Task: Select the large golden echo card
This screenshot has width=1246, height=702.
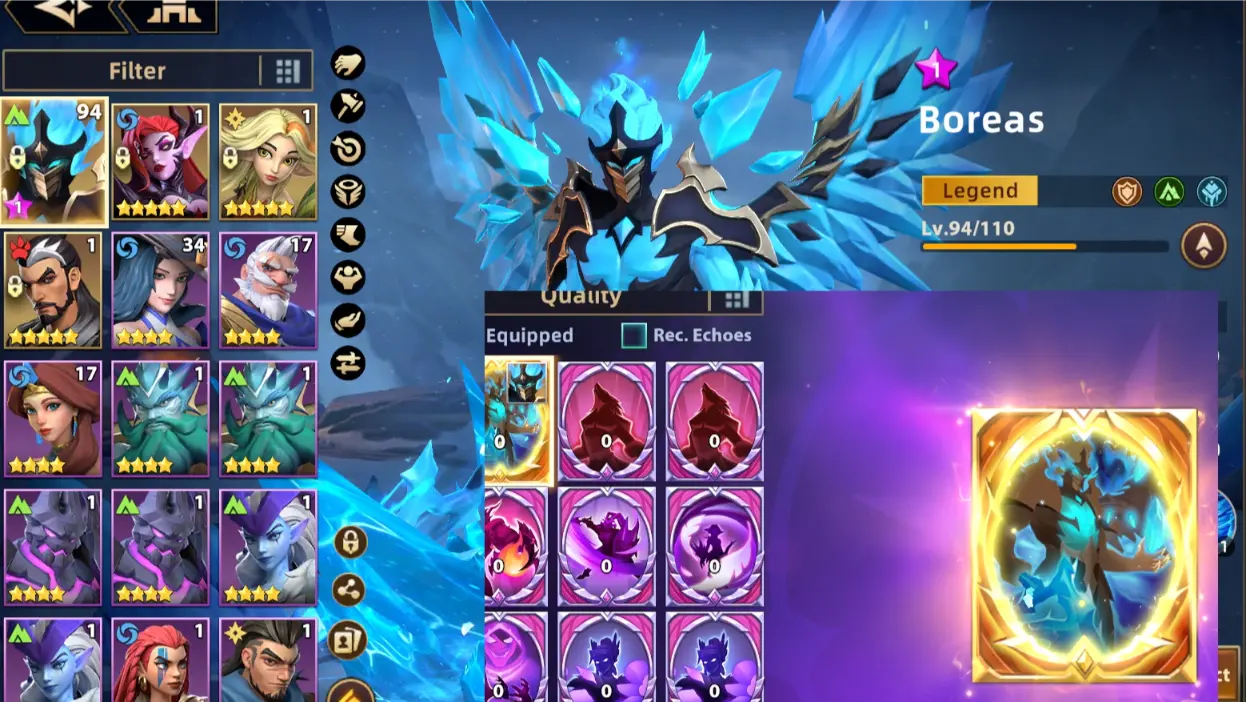Action: [1085, 545]
